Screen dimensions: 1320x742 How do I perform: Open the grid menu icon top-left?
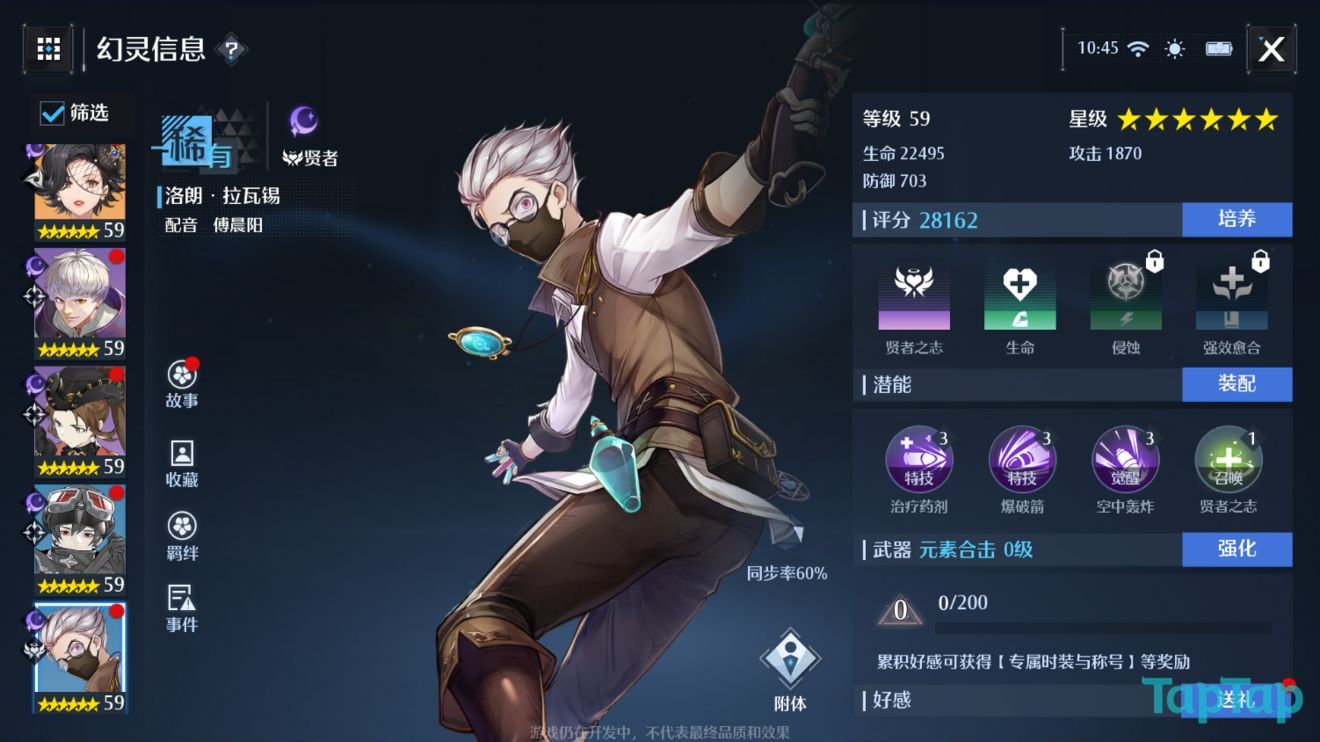click(x=47, y=49)
